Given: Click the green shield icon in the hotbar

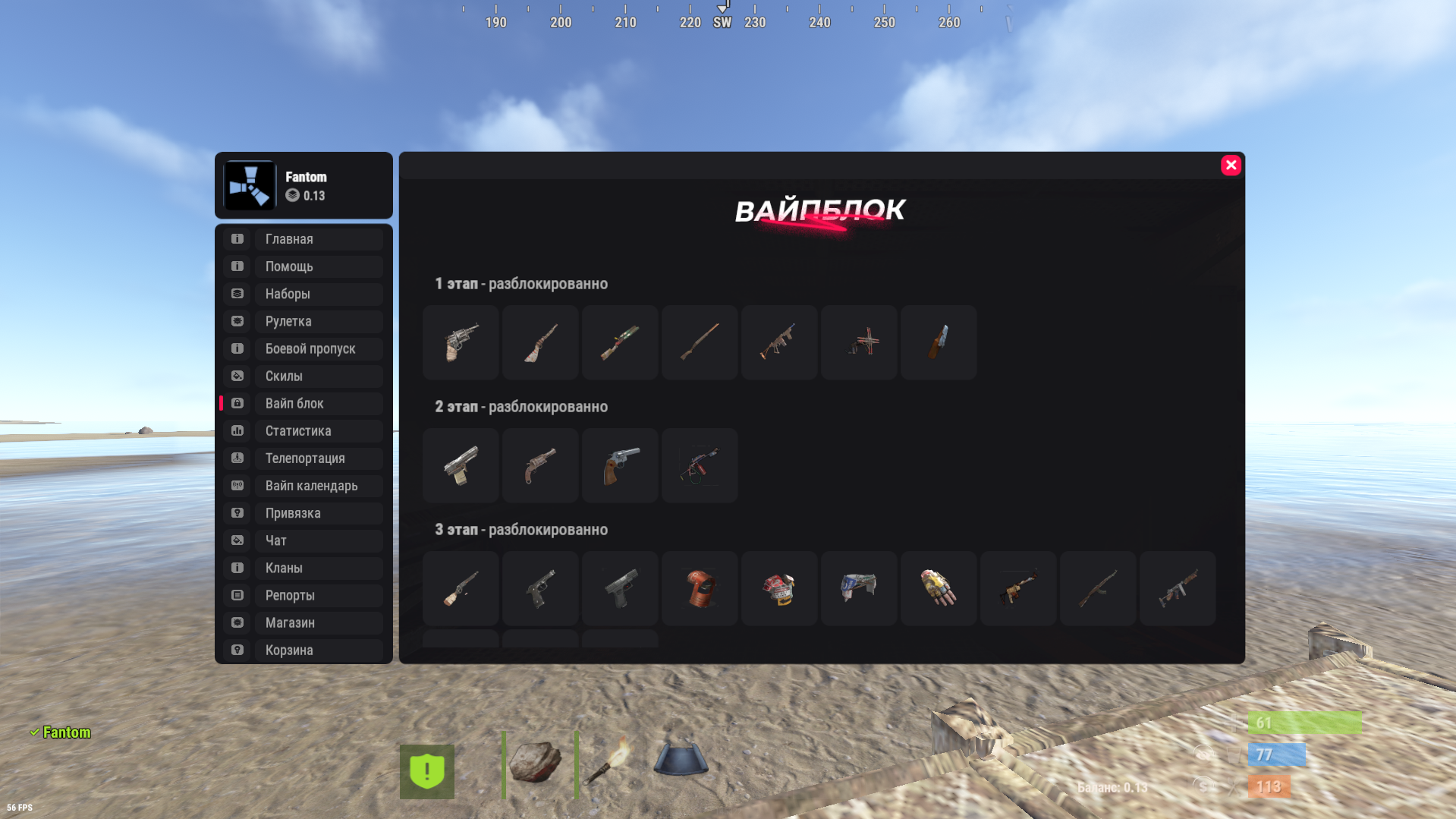Looking at the screenshot, I should coord(427,771).
